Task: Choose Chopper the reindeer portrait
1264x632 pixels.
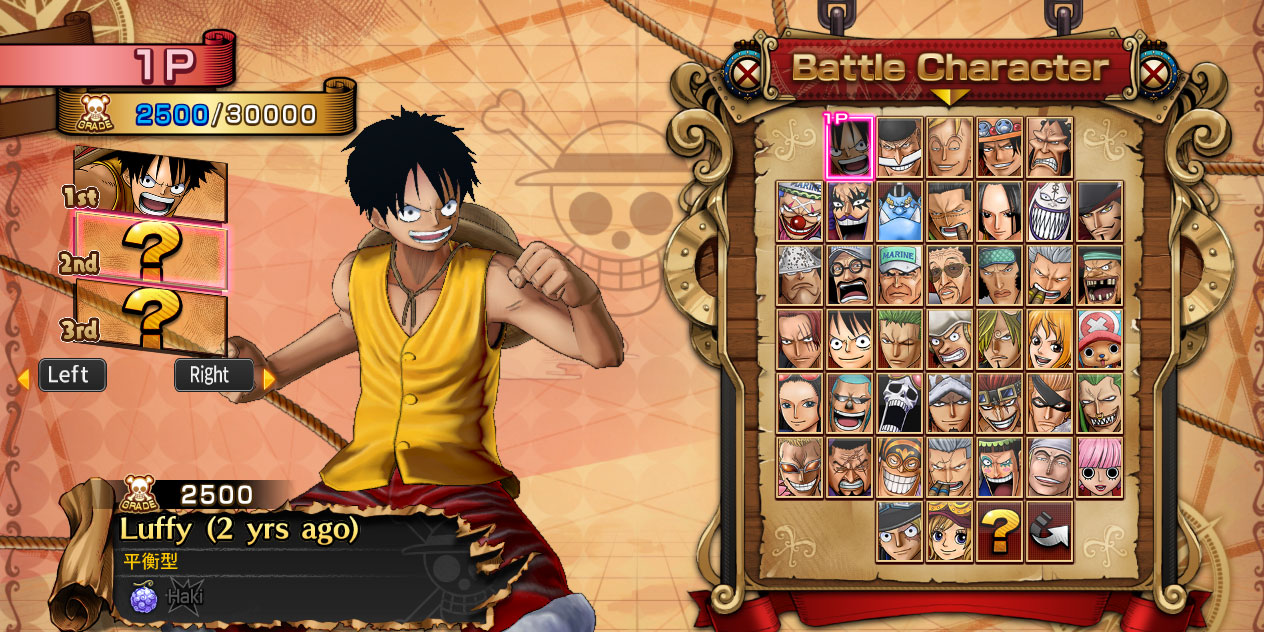Action: [x=1099, y=339]
